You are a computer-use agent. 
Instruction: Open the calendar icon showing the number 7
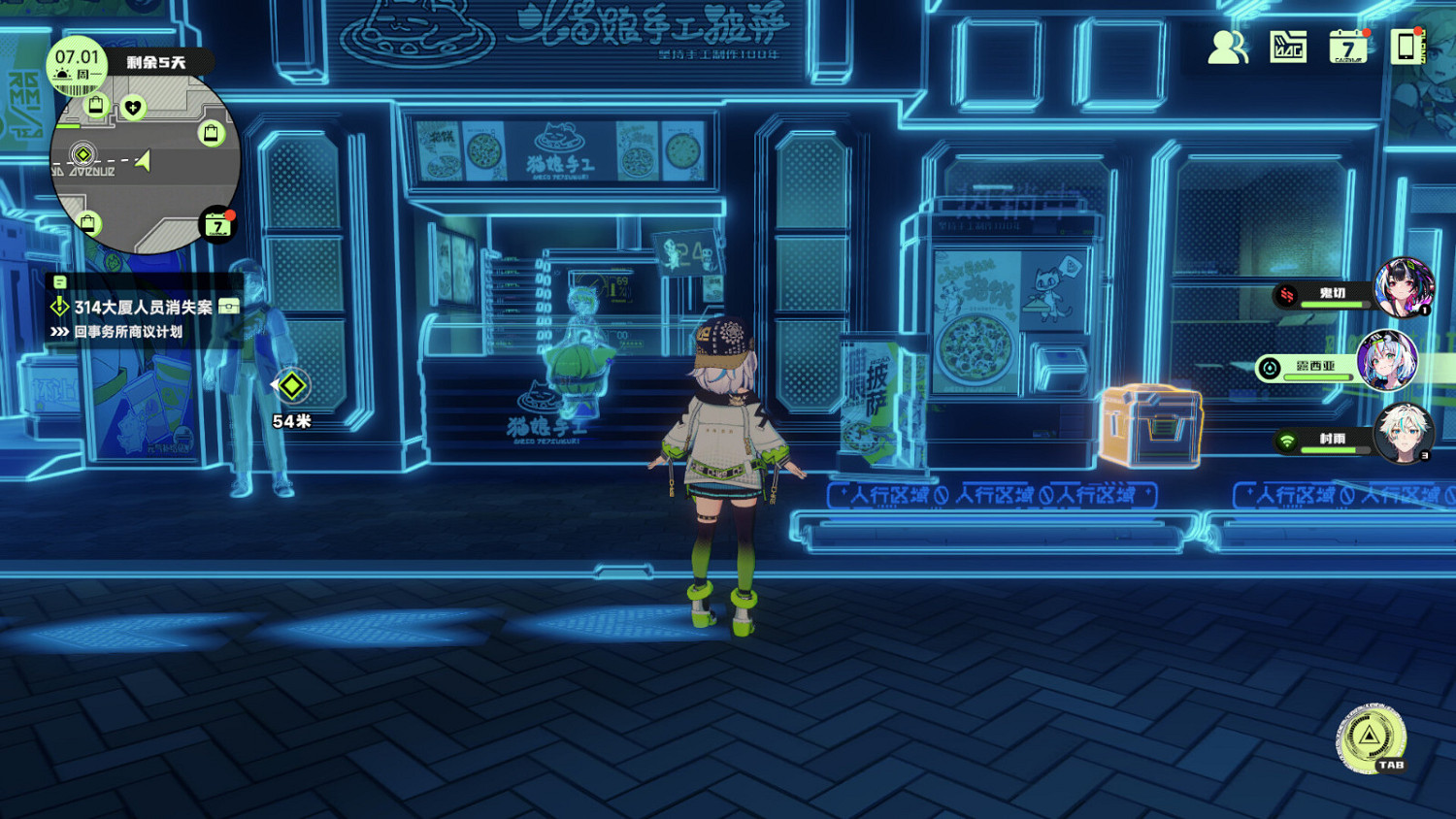point(1346,47)
